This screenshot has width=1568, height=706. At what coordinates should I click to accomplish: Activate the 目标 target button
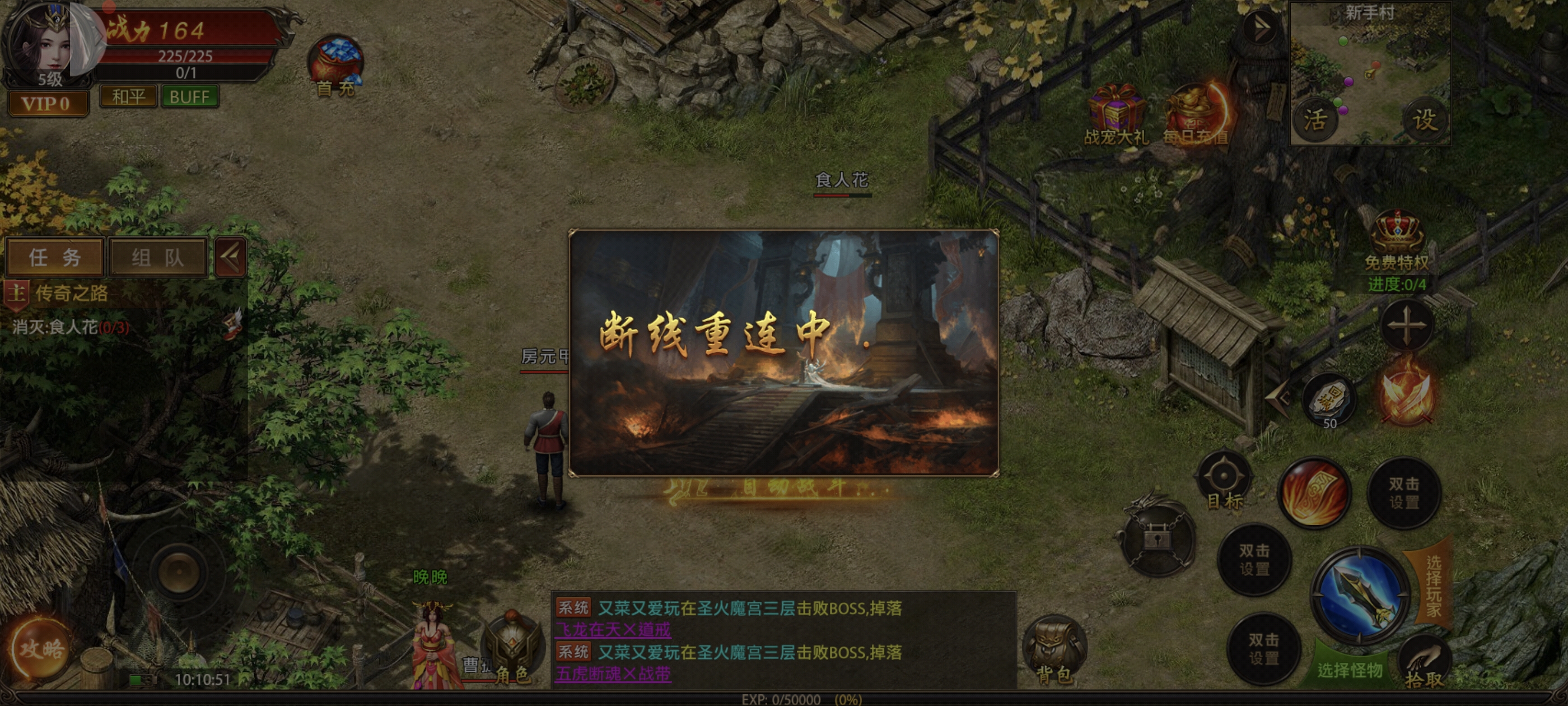tap(1224, 478)
